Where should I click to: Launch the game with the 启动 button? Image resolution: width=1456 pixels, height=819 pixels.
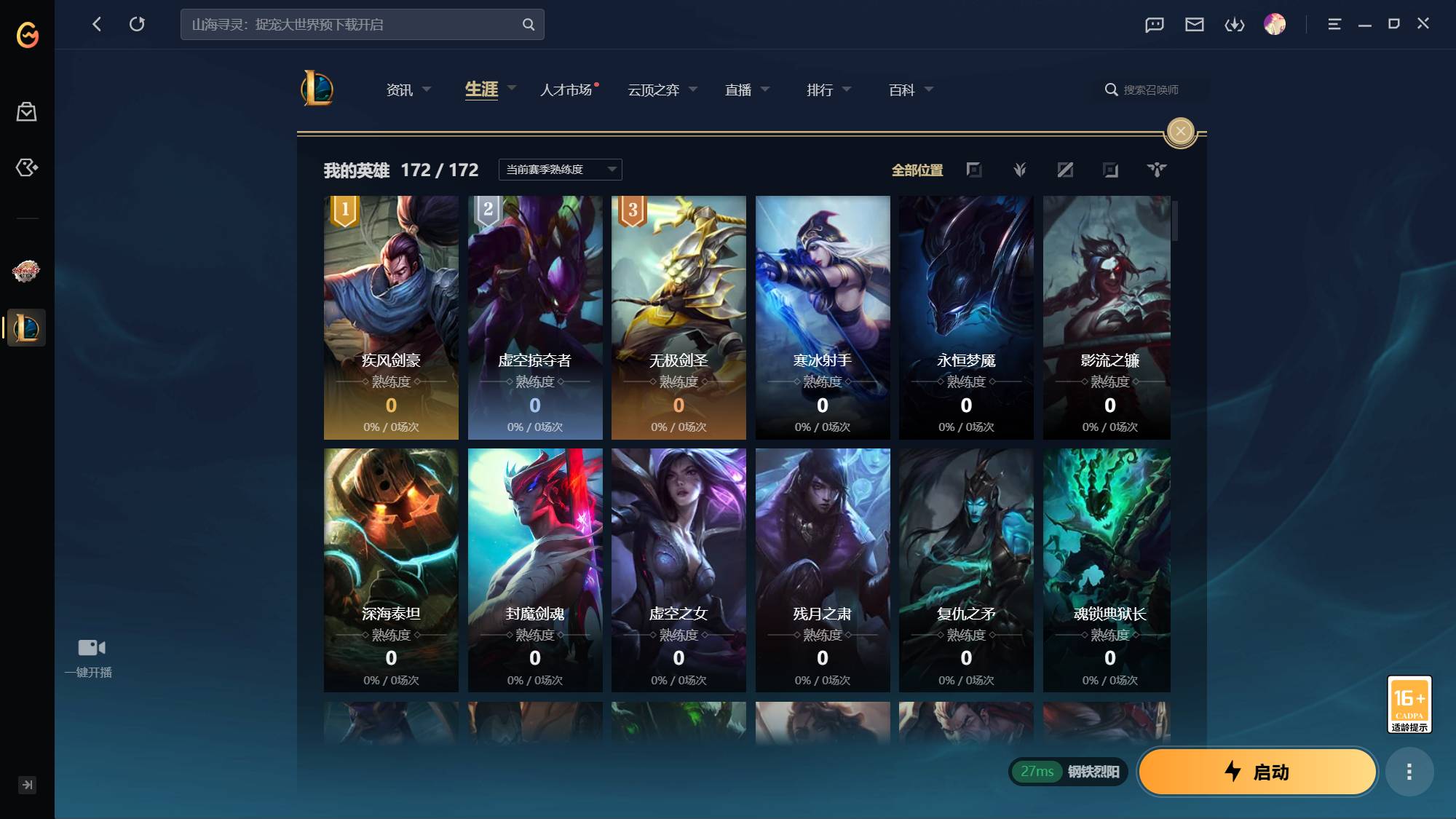click(1257, 772)
